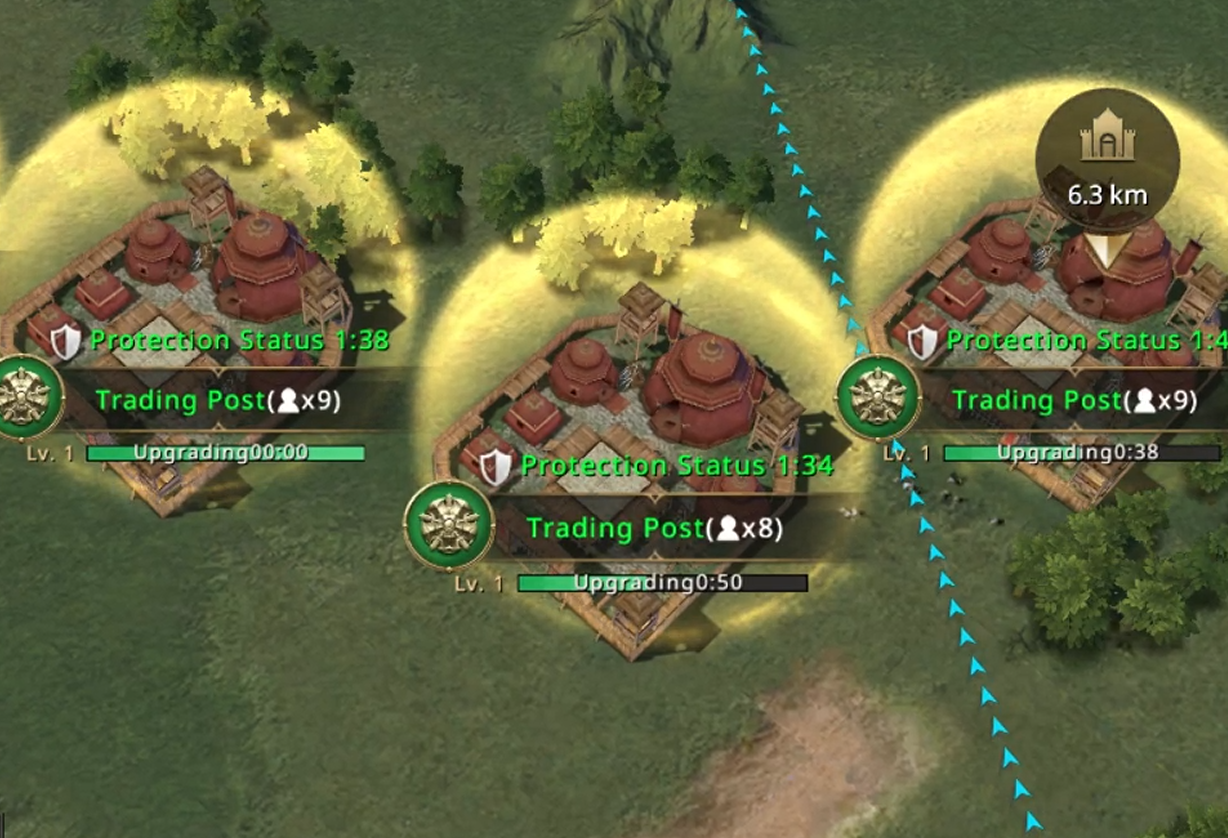Image resolution: width=1228 pixels, height=838 pixels.
Task: Jump to city via the 6.3 km marker
Action: 1106,160
